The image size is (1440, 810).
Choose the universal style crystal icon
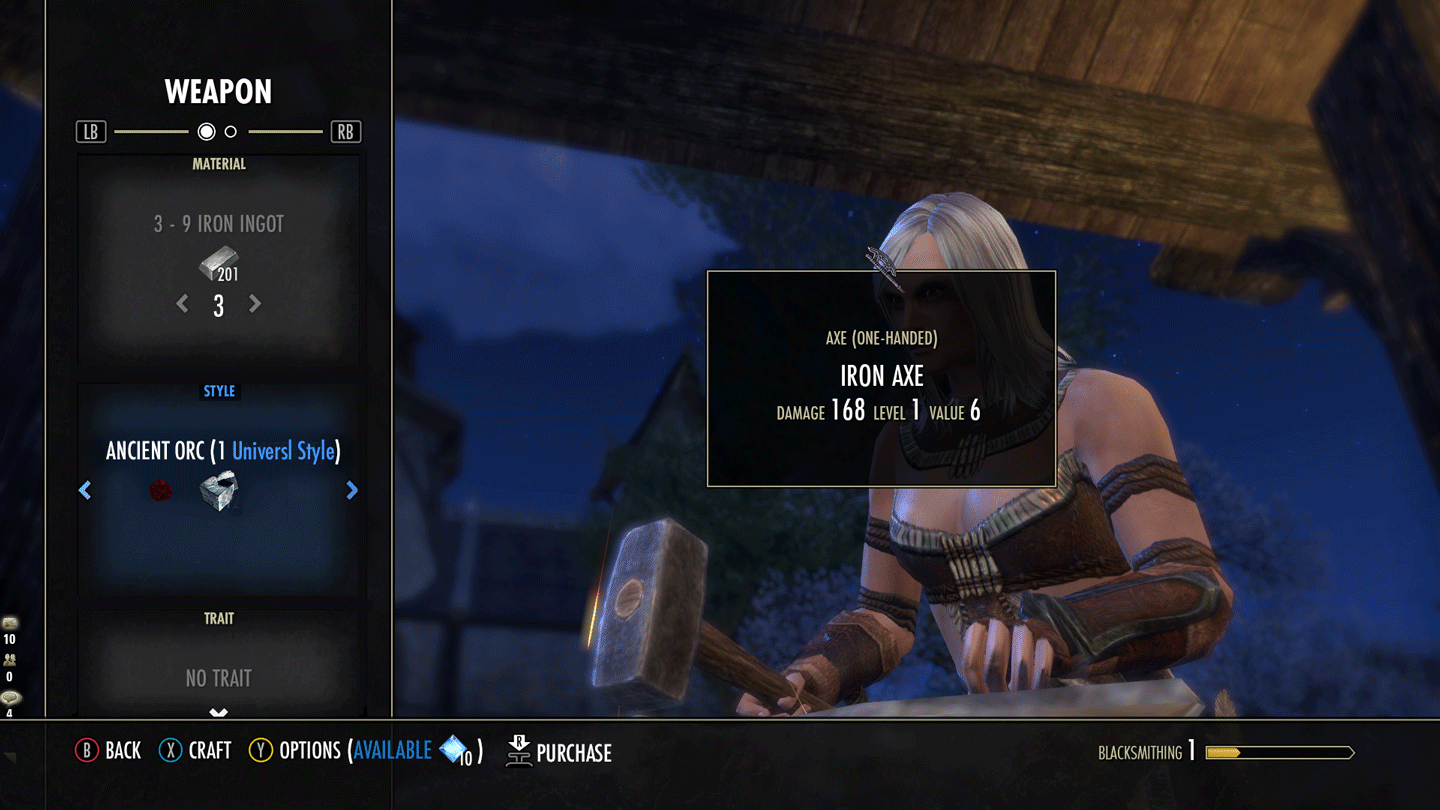coord(218,491)
